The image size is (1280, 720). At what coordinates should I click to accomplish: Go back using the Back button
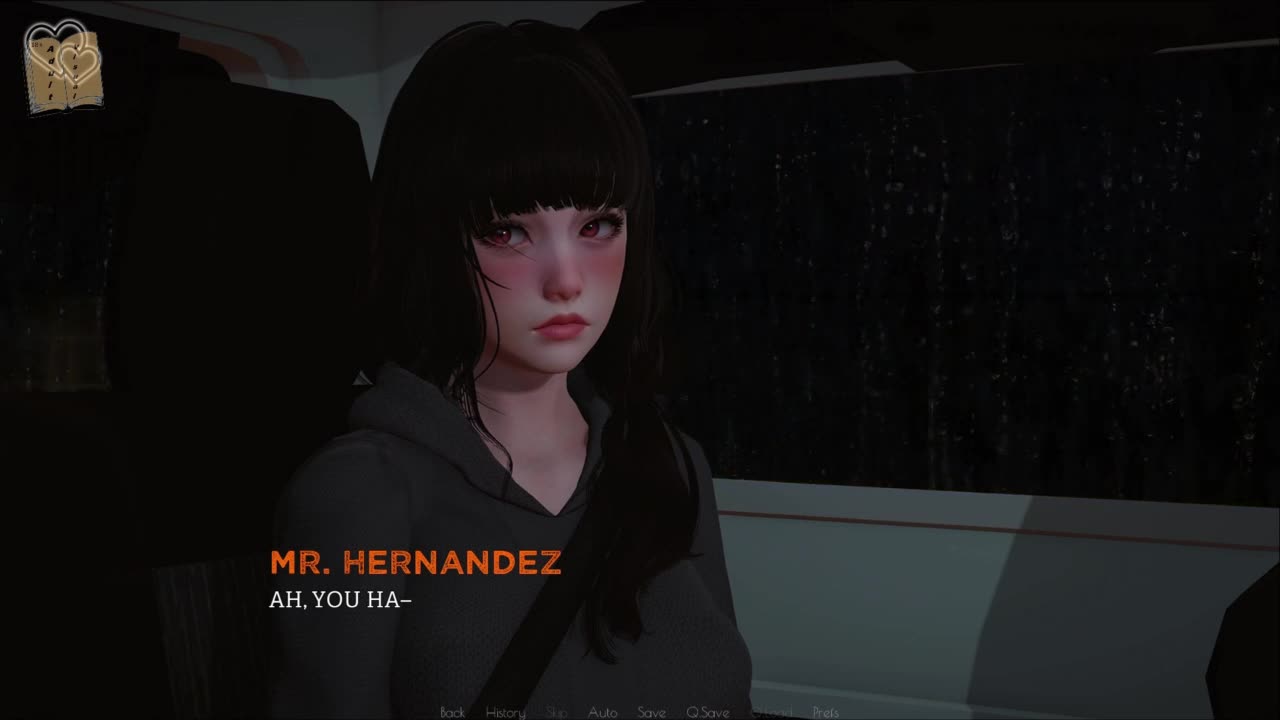point(452,712)
